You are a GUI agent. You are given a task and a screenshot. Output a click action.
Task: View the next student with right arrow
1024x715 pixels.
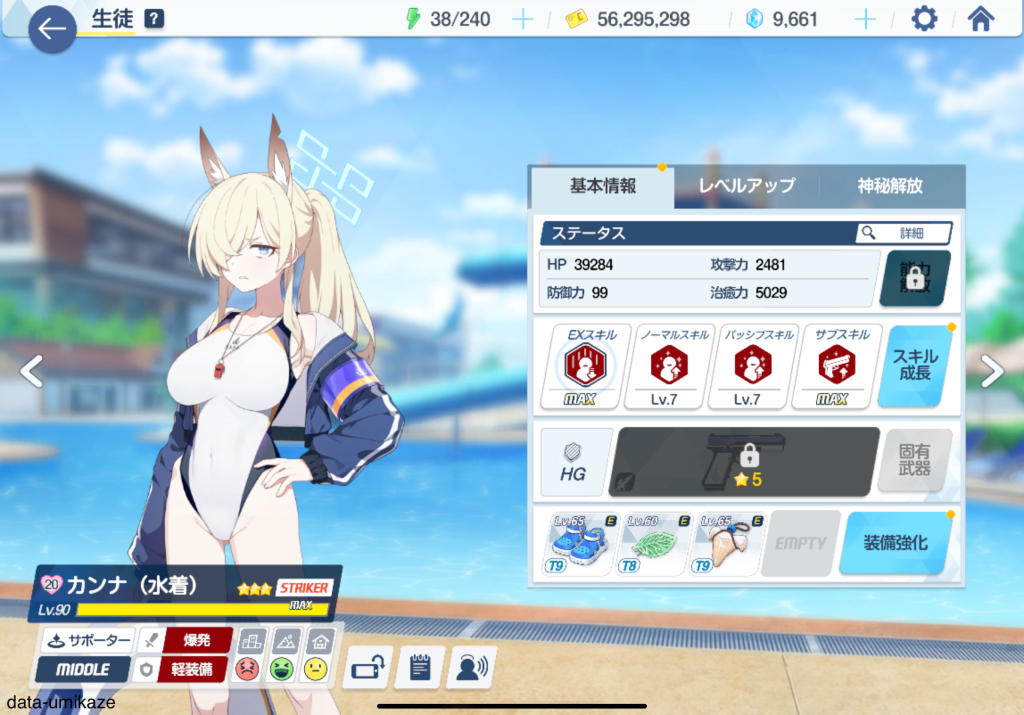point(992,372)
